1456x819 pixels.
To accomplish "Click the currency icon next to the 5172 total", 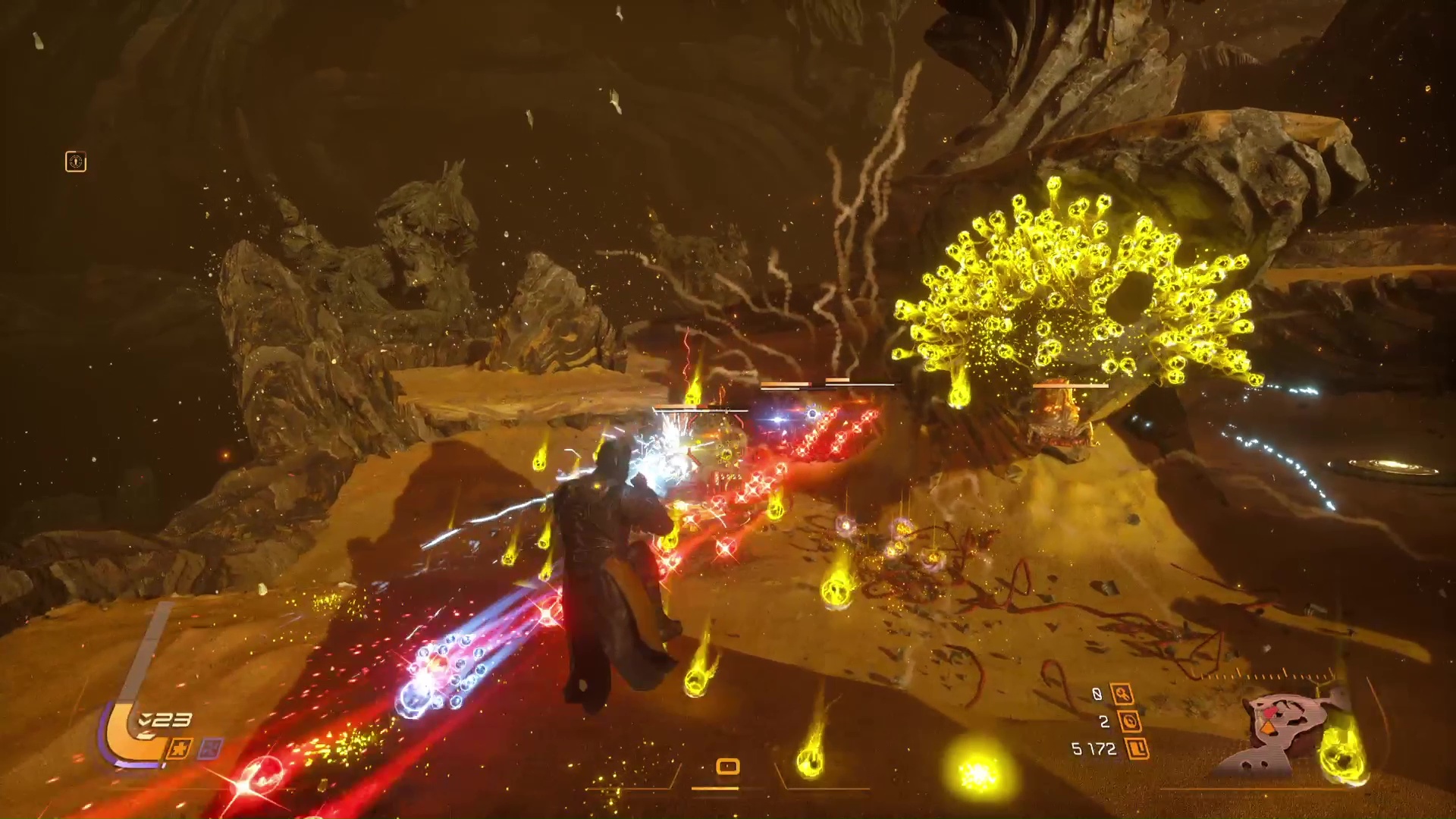I will point(1137,749).
